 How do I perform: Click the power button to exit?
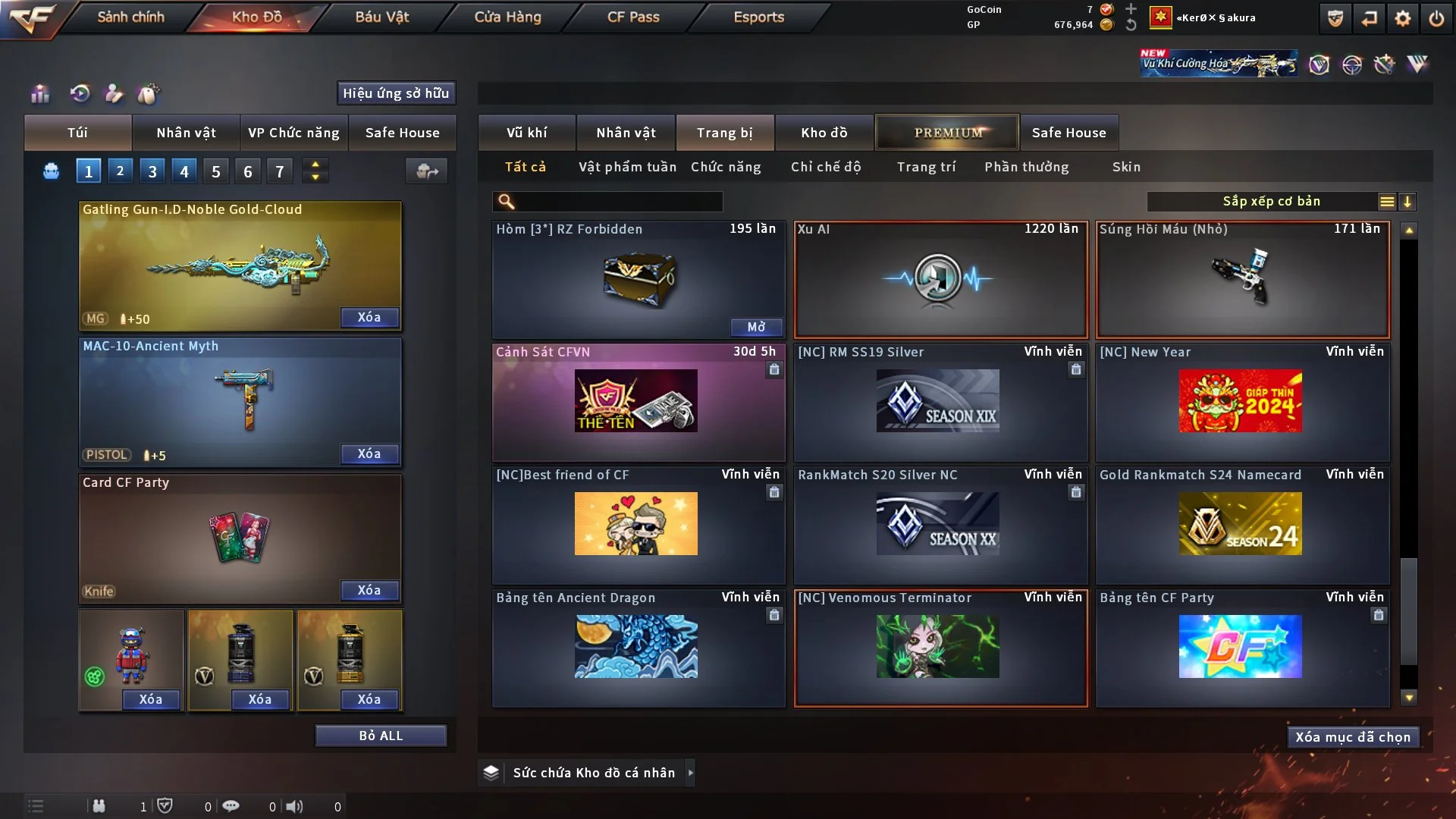tap(1436, 18)
